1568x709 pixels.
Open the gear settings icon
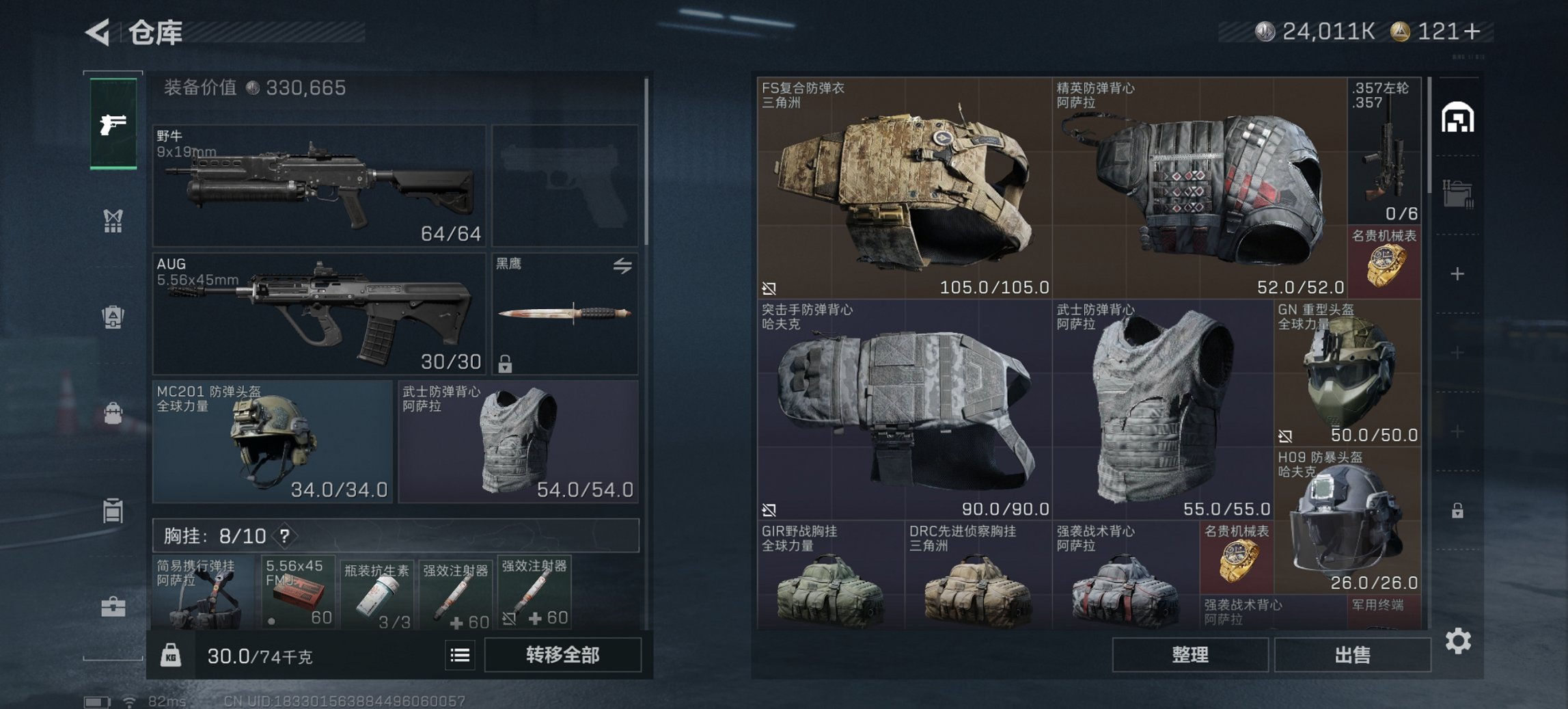tap(1458, 641)
